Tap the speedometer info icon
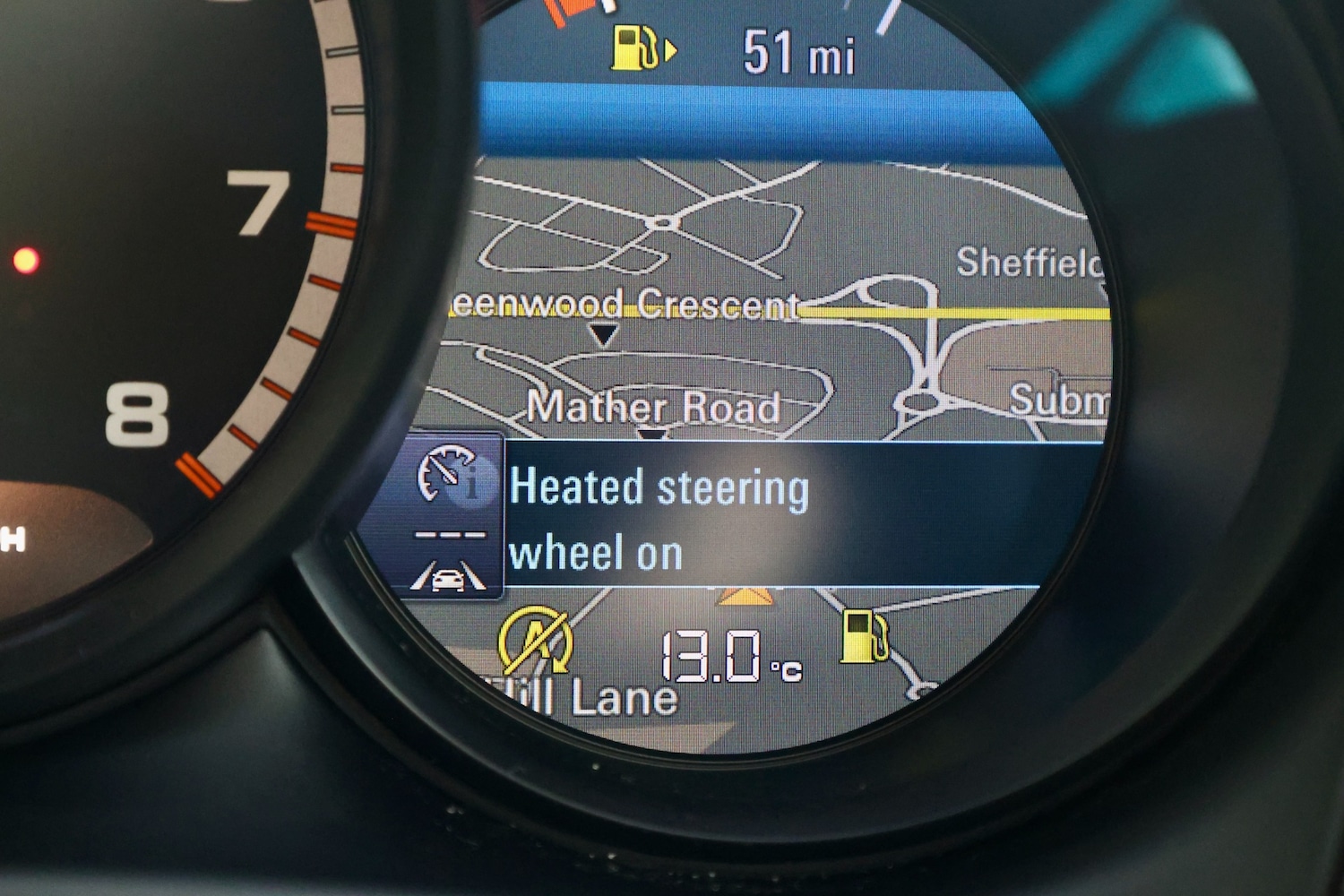 [450, 473]
